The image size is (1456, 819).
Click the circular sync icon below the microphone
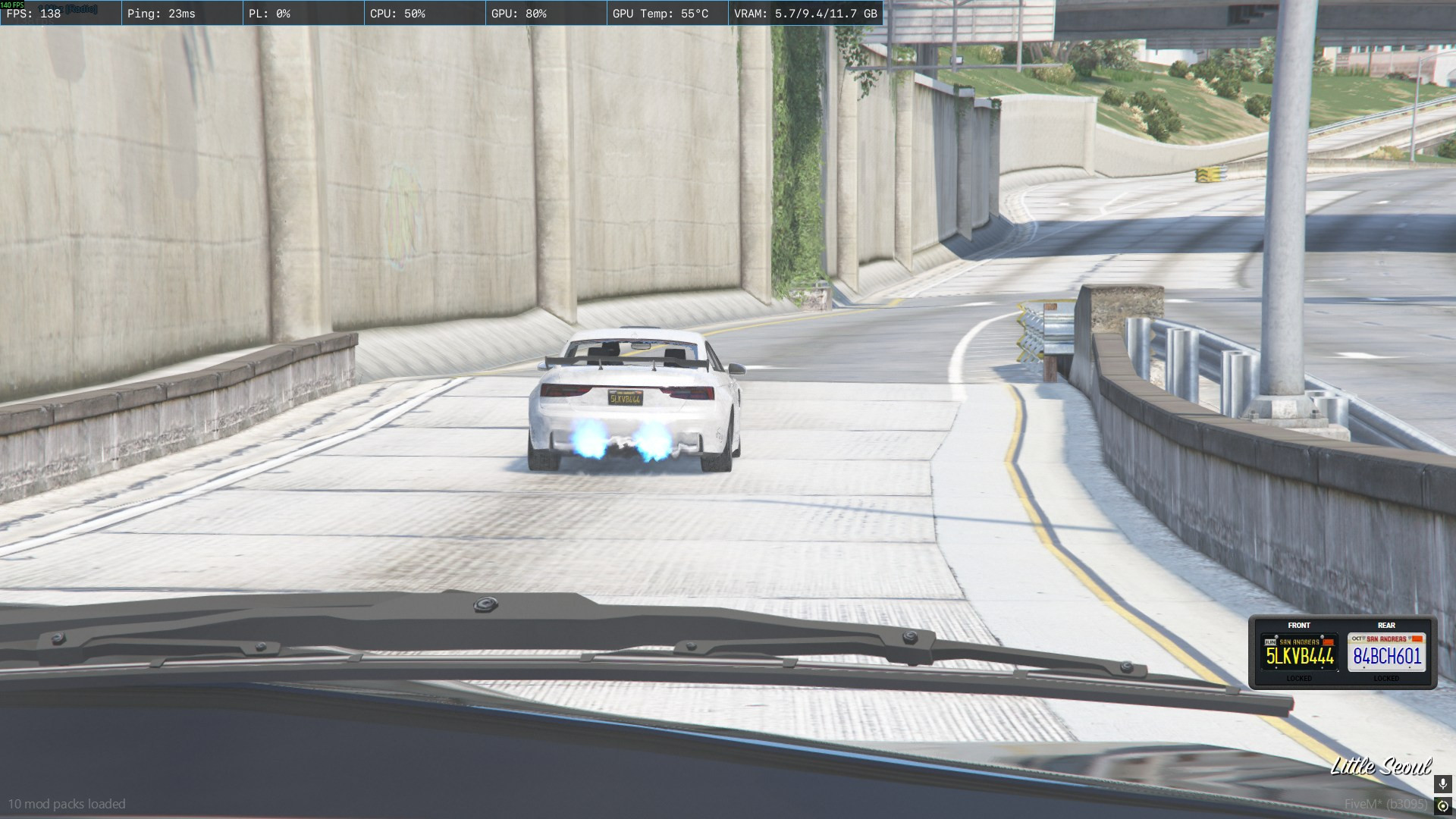1443,806
